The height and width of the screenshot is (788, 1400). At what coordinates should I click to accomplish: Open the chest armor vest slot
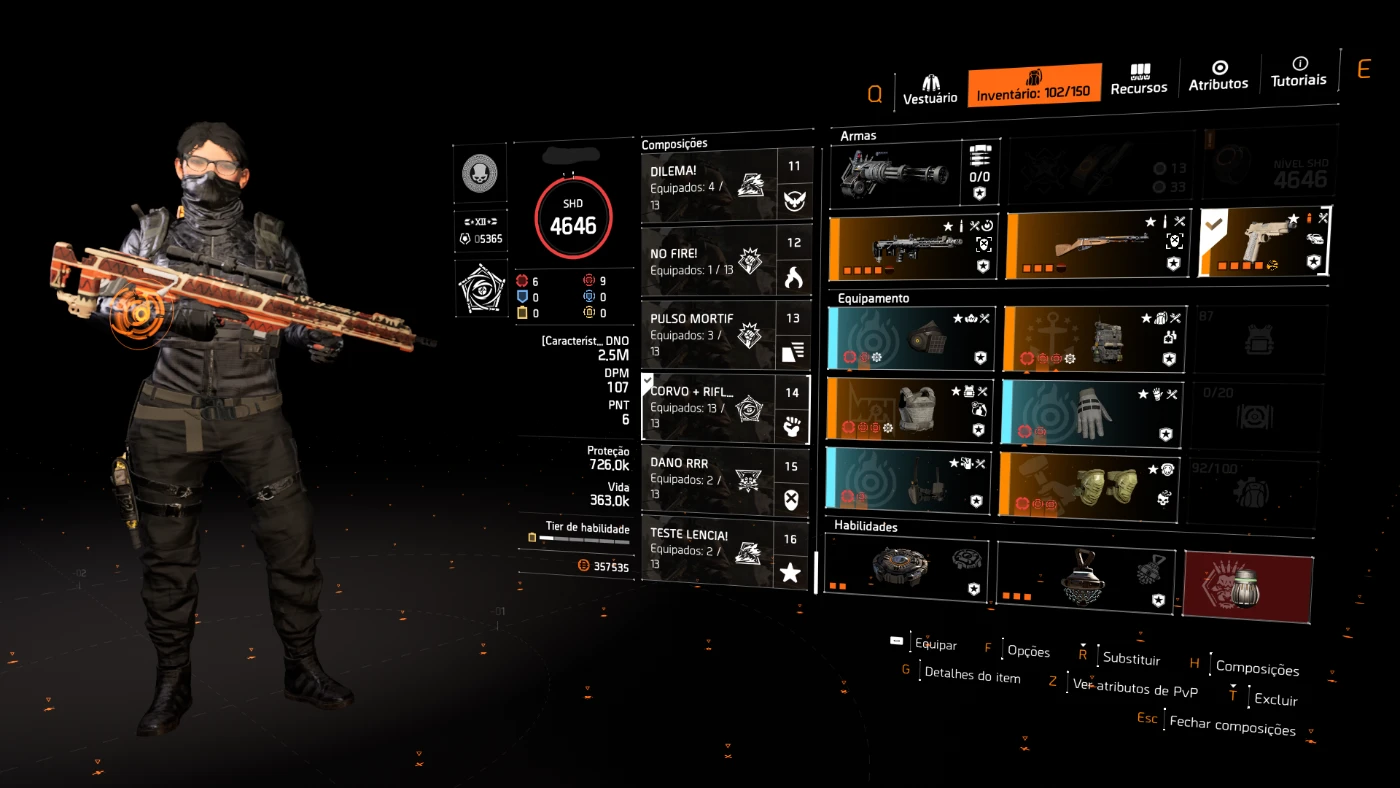coord(910,410)
